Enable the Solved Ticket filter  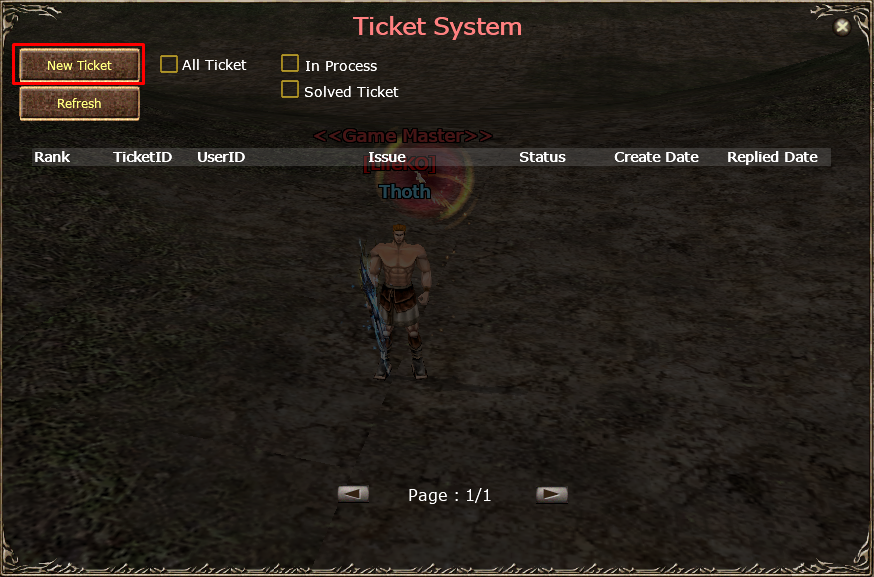[x=290, y=90]
